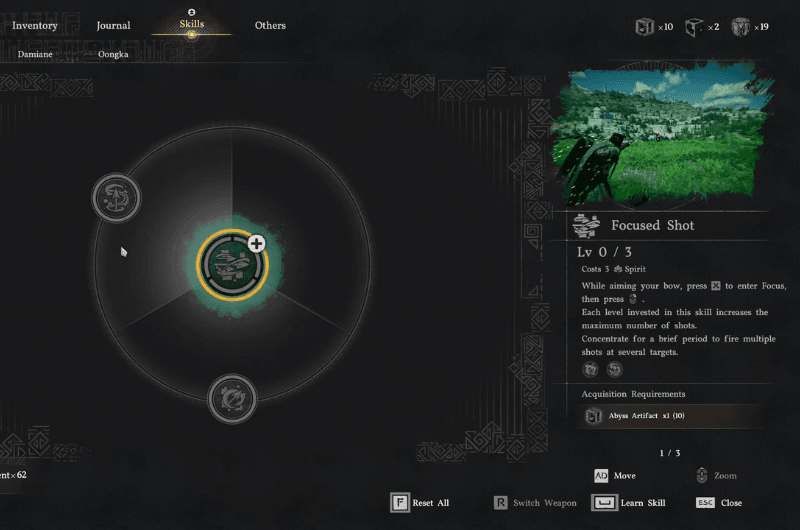Choose the bottom skill node on the ring
800x530 pixels.
(232, 399)
